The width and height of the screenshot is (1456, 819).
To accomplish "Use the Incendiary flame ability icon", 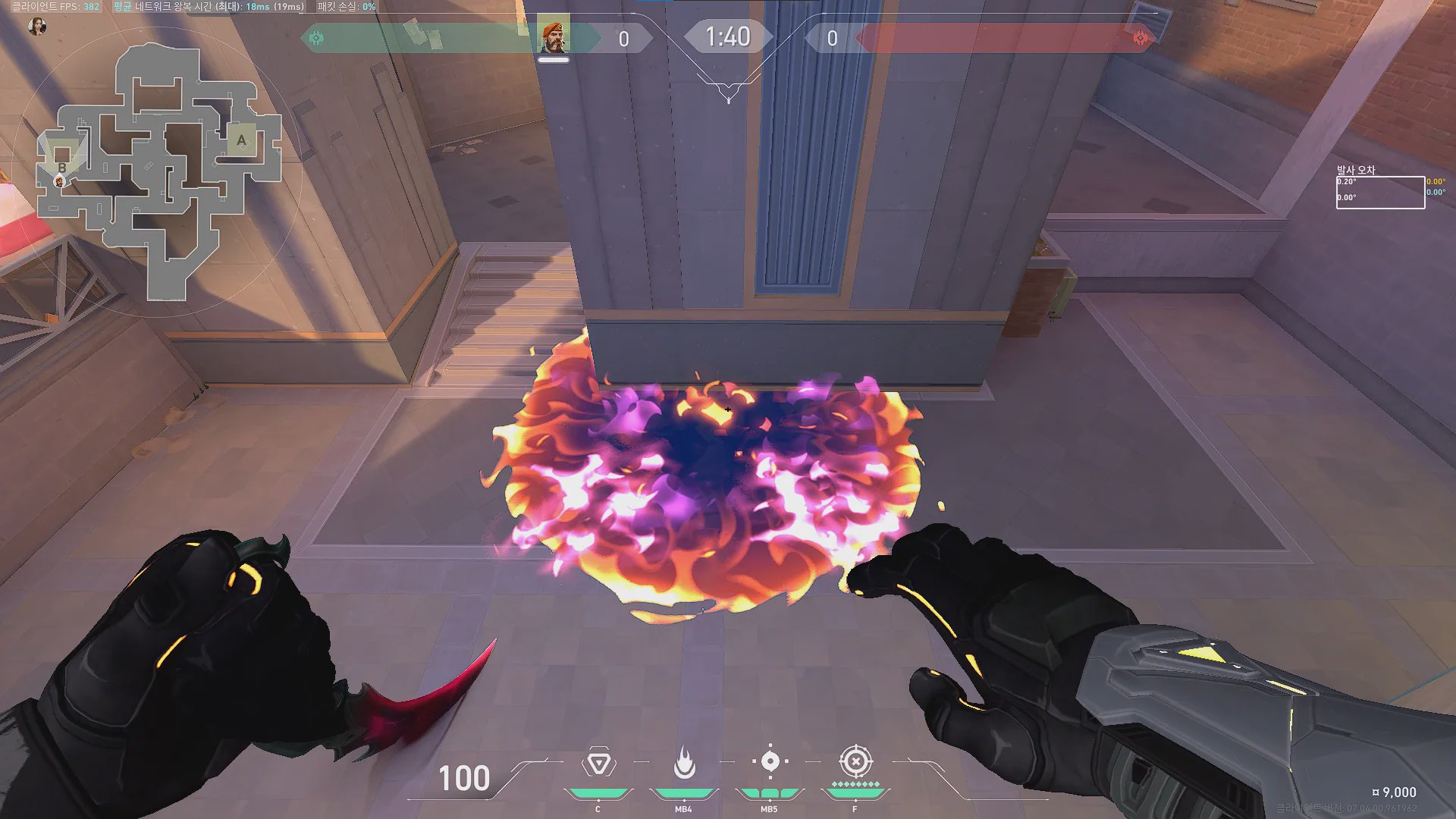I will (x=684, y=763).
